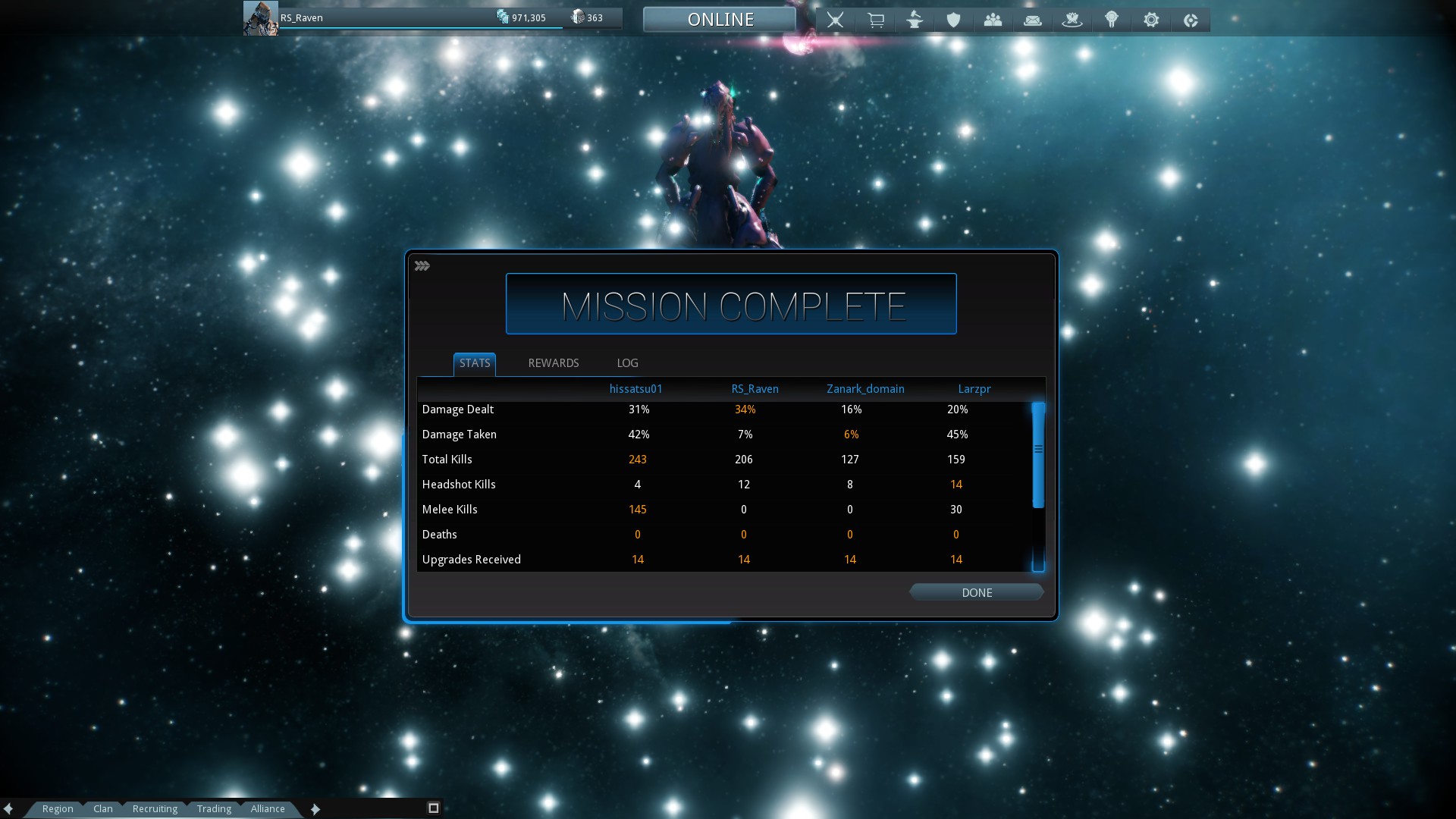Maximize the chat window

(x=434, y=808)
